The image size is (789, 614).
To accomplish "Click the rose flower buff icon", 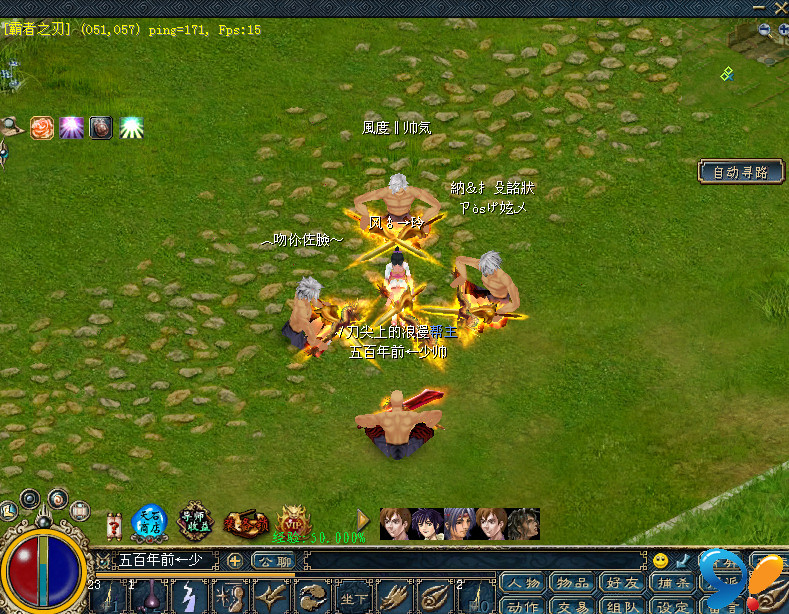I will (x=42, y=128).
